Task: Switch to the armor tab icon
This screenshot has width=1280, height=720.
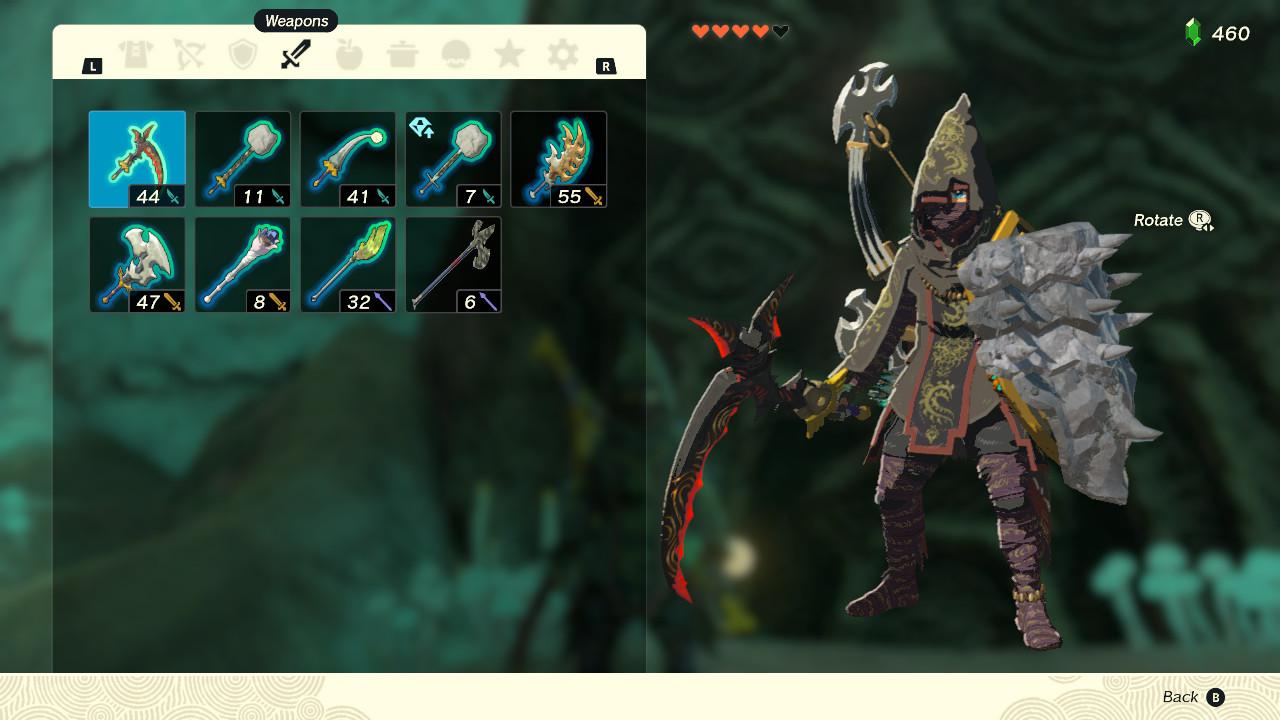Action: (137, 55)
